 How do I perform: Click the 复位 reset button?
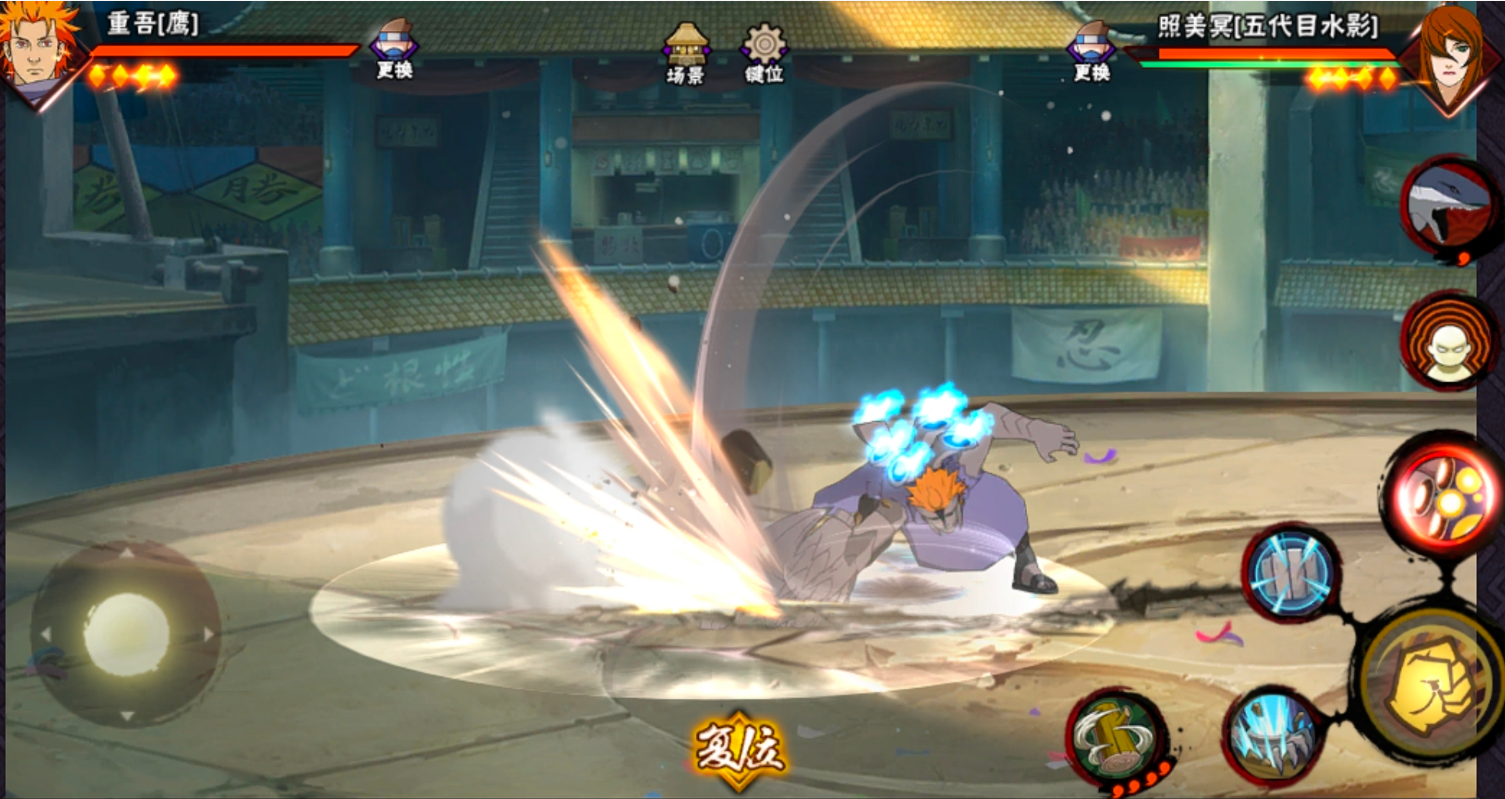coord(740,749)
